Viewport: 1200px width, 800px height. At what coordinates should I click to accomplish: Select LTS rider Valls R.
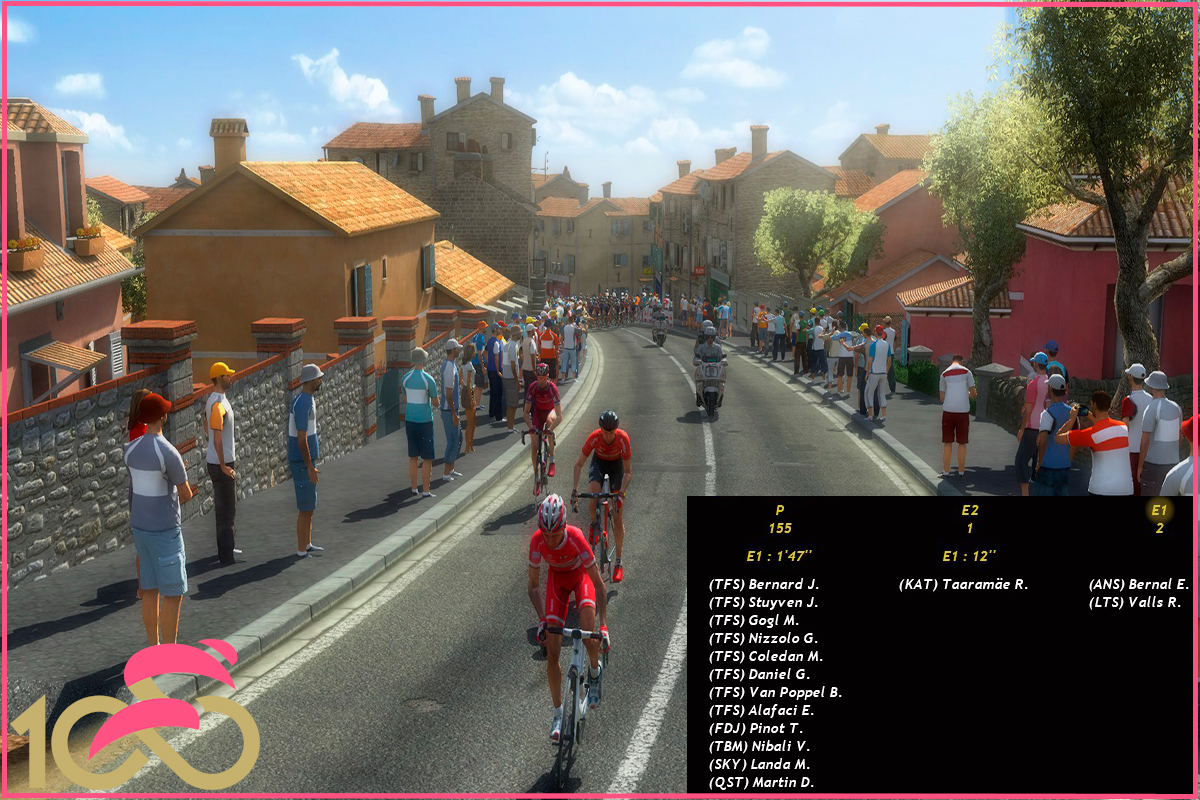[x=1135, y=602]
